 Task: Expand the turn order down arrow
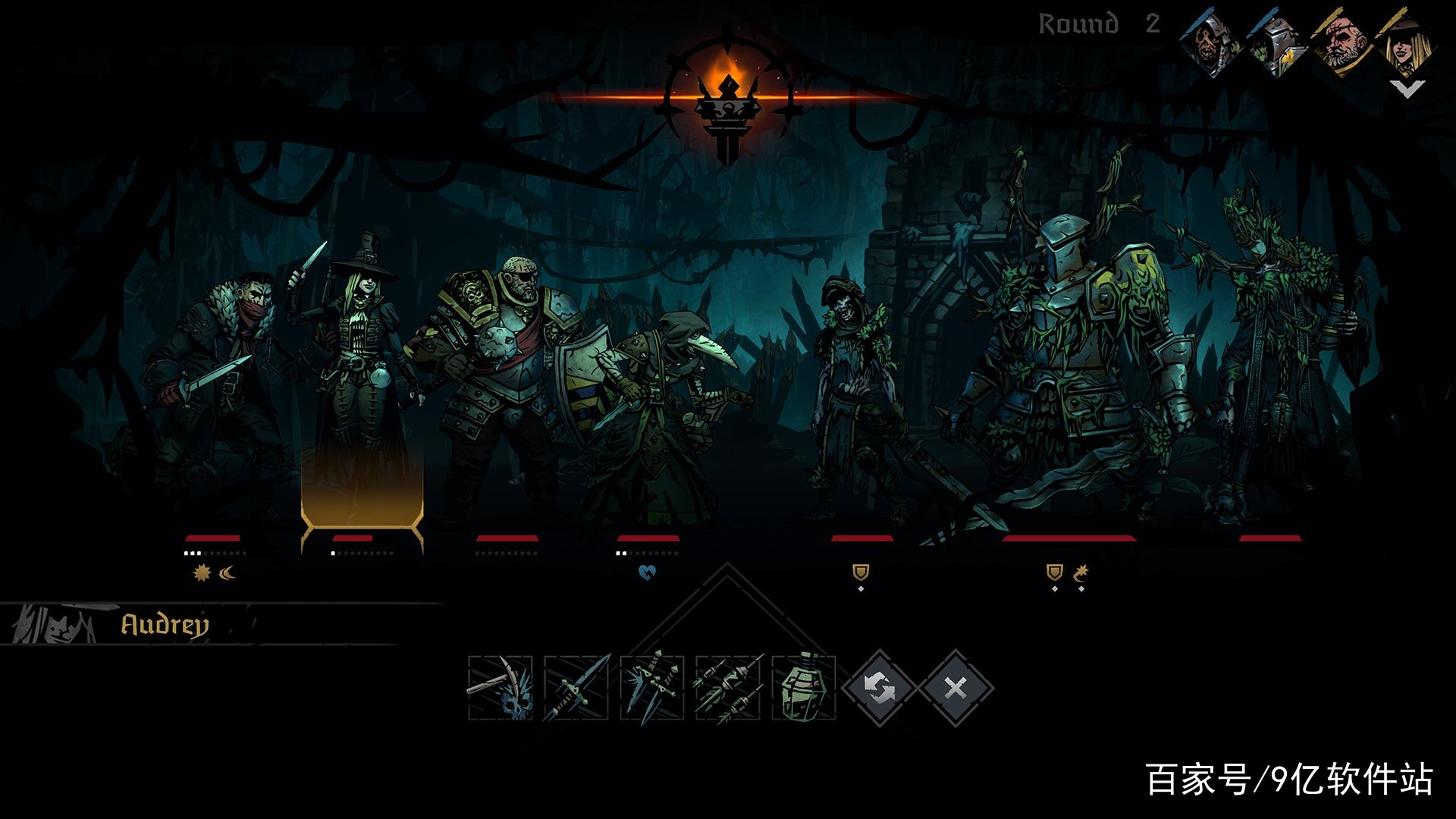[x=1407, y=89]
